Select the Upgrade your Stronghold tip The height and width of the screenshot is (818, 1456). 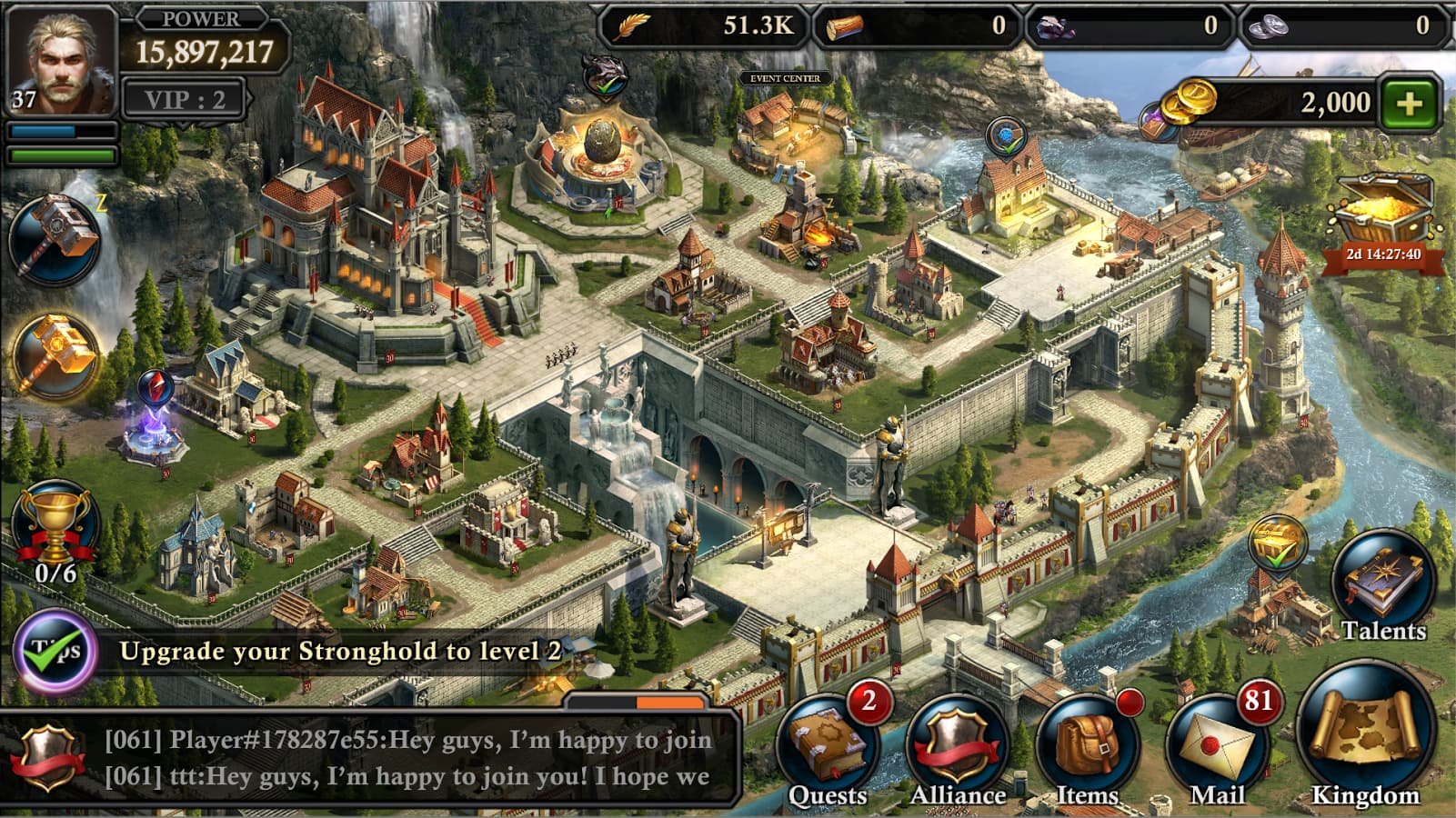(x=341, y=651)
